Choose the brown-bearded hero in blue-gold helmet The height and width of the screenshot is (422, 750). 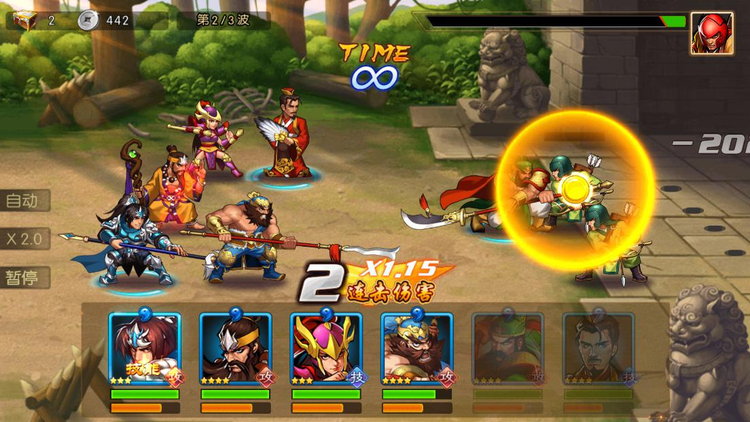pos(416,350)
